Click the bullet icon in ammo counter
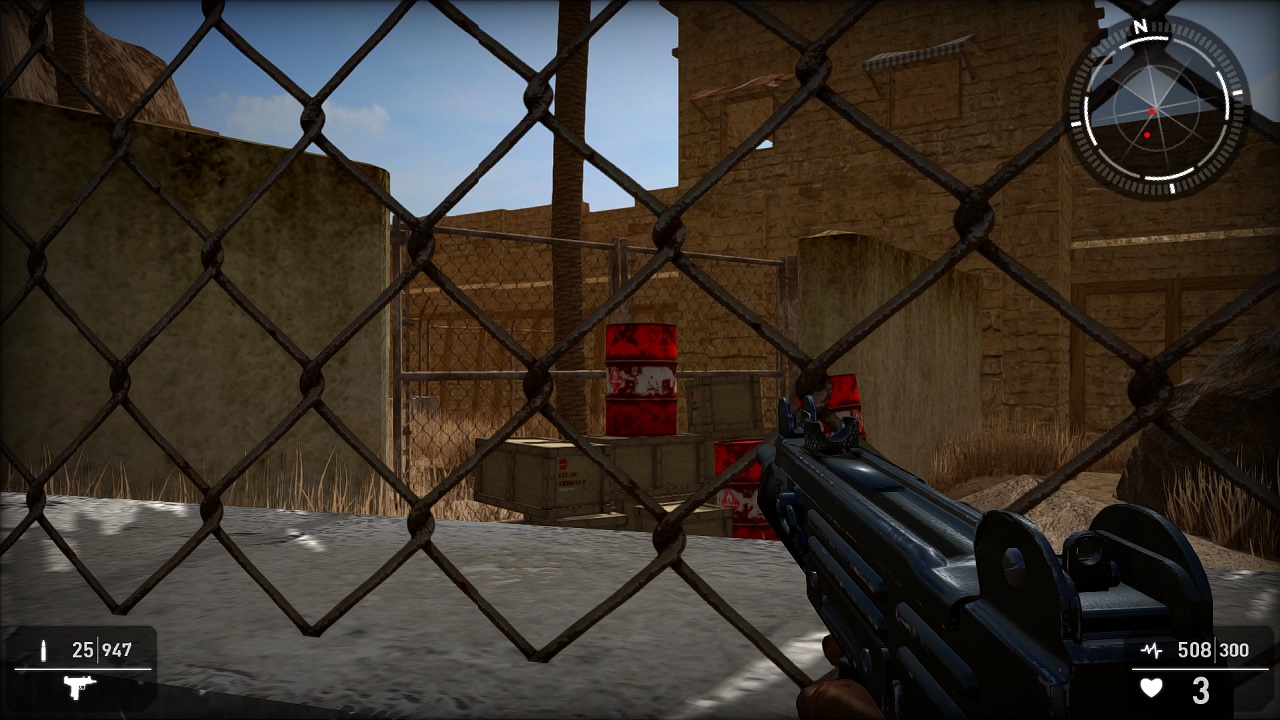This screenshot has width=1280, height=720. click(42, 650)
